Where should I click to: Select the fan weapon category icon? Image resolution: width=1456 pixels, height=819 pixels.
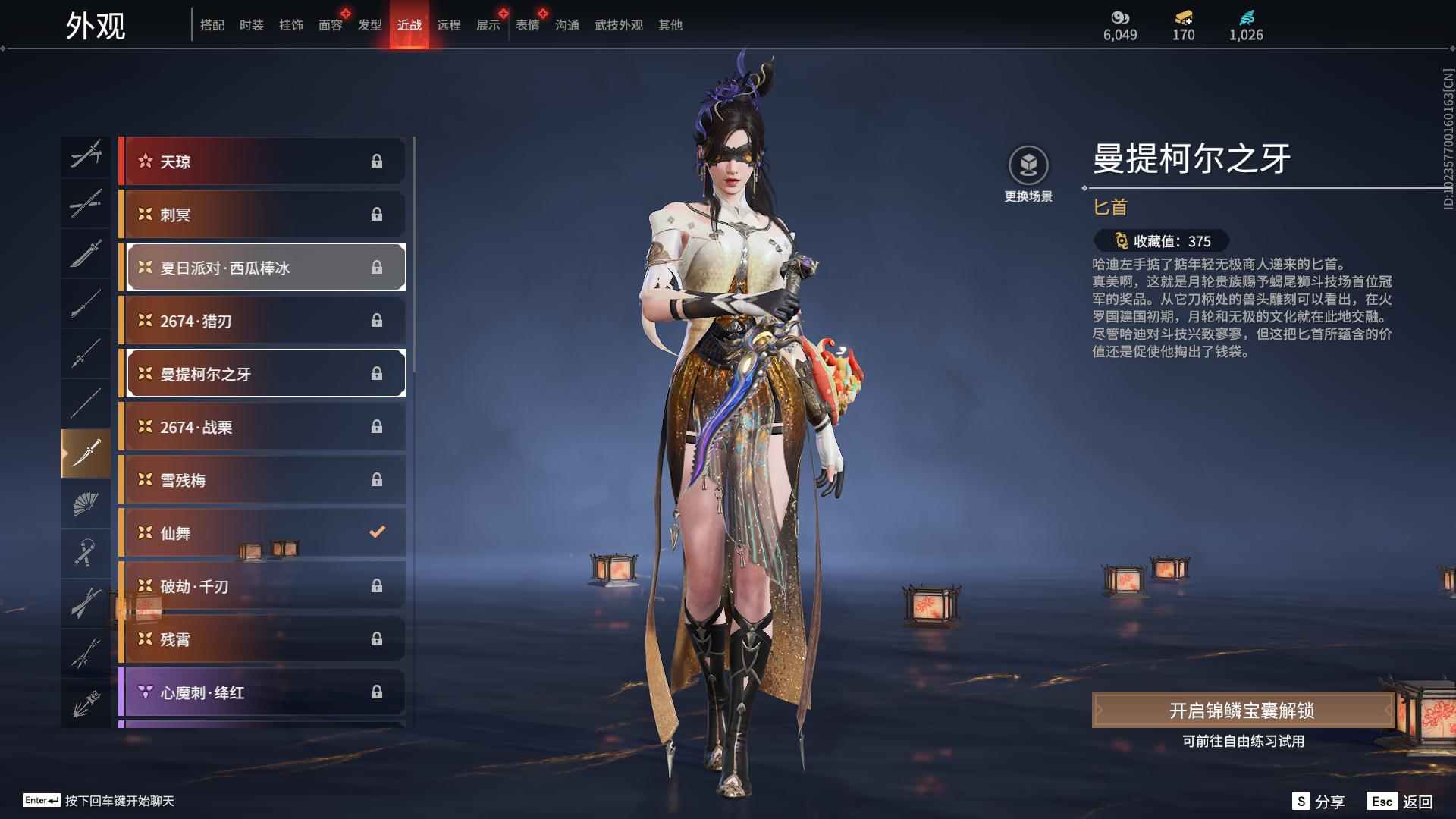[x=86, y=504]
